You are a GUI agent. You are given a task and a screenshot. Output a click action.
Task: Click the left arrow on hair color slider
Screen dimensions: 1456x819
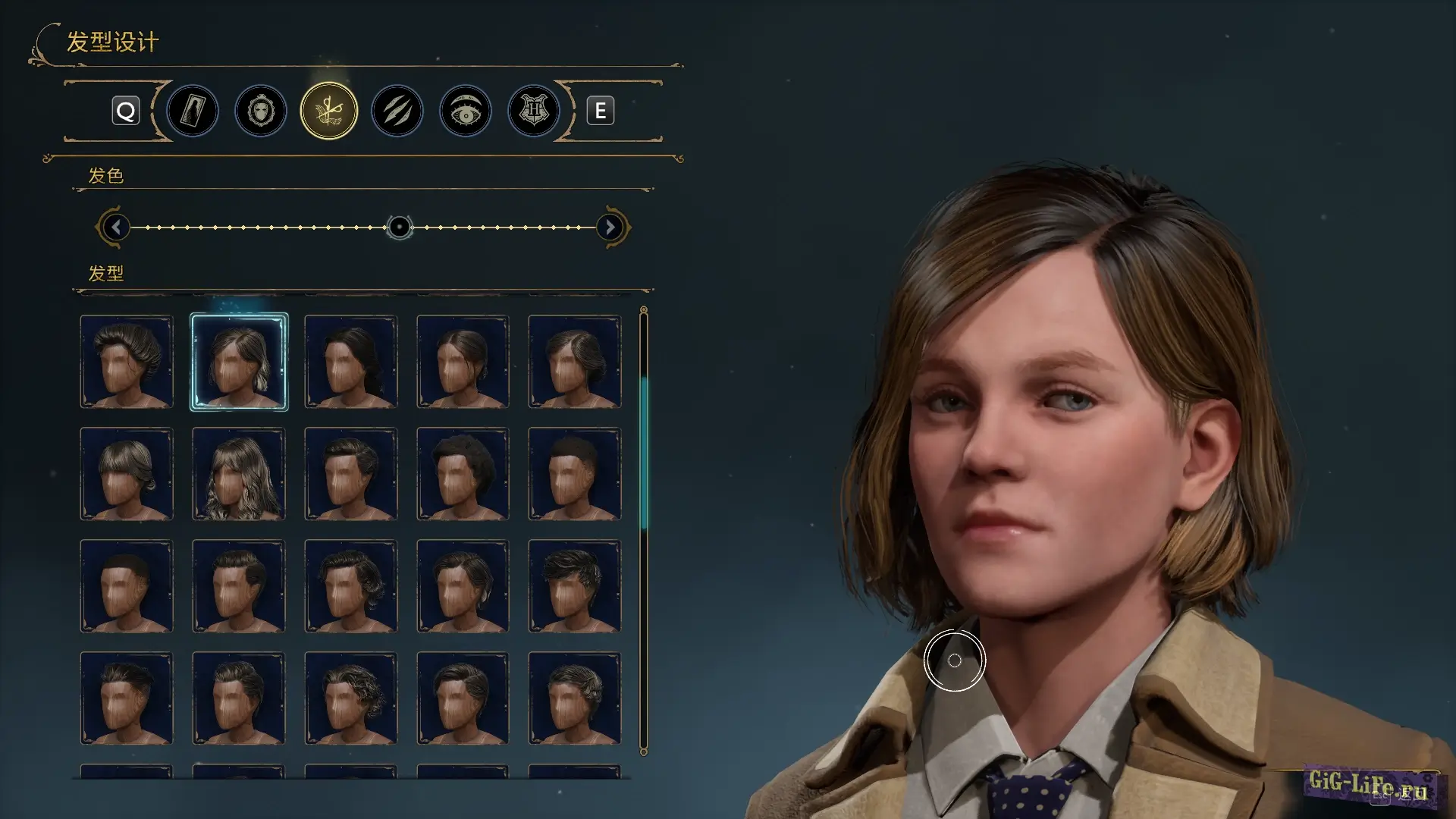(x=115, y=227)
